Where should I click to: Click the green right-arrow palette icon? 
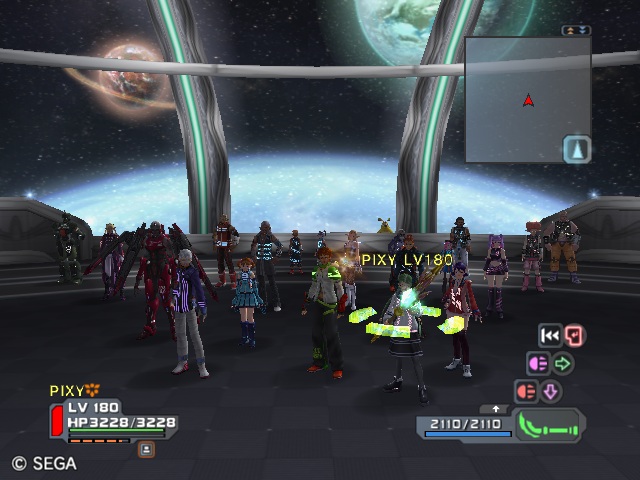click(x=563, y=364)
